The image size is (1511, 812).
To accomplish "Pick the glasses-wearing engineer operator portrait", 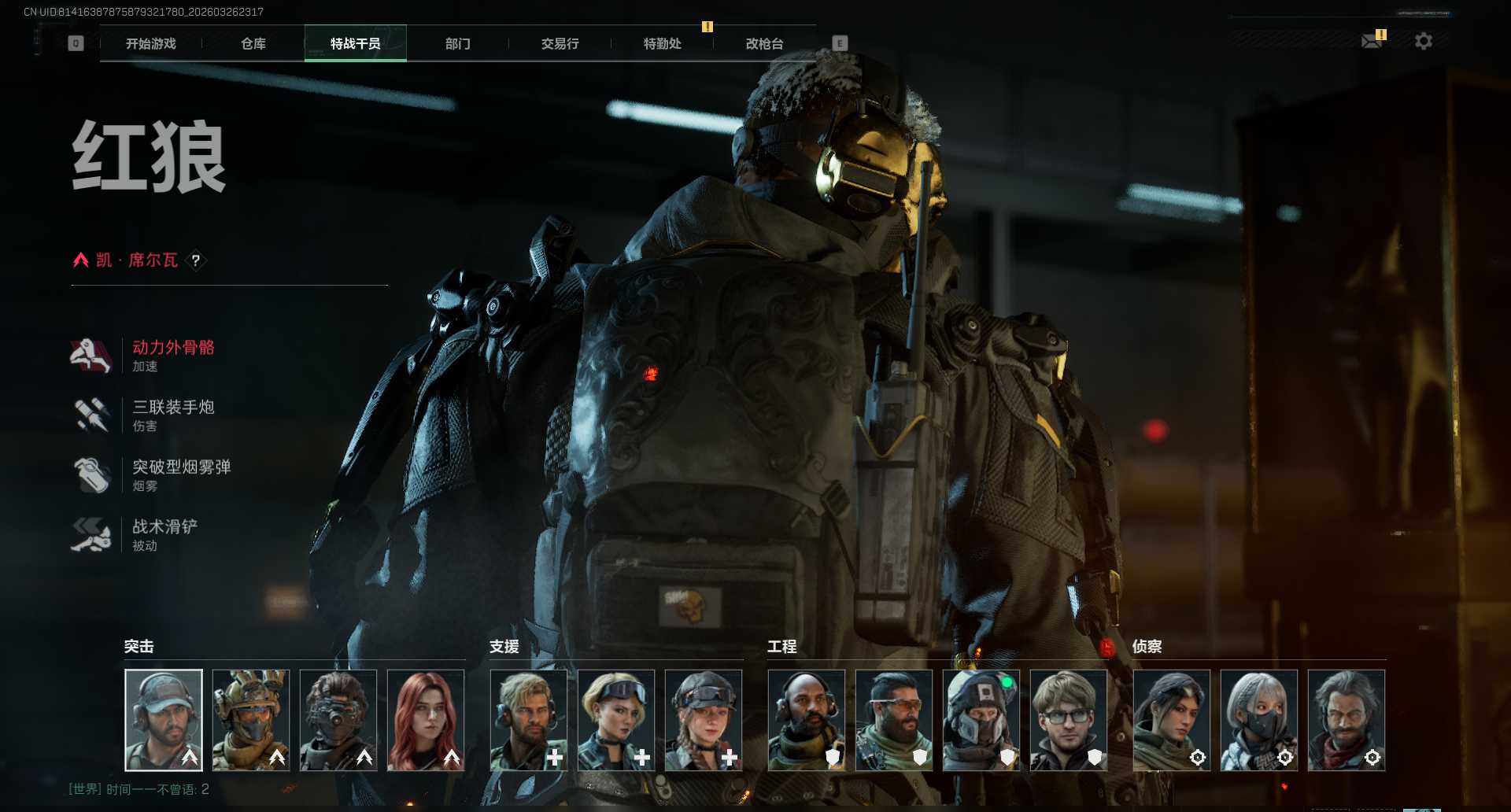I will click(x=1069, y=720).
